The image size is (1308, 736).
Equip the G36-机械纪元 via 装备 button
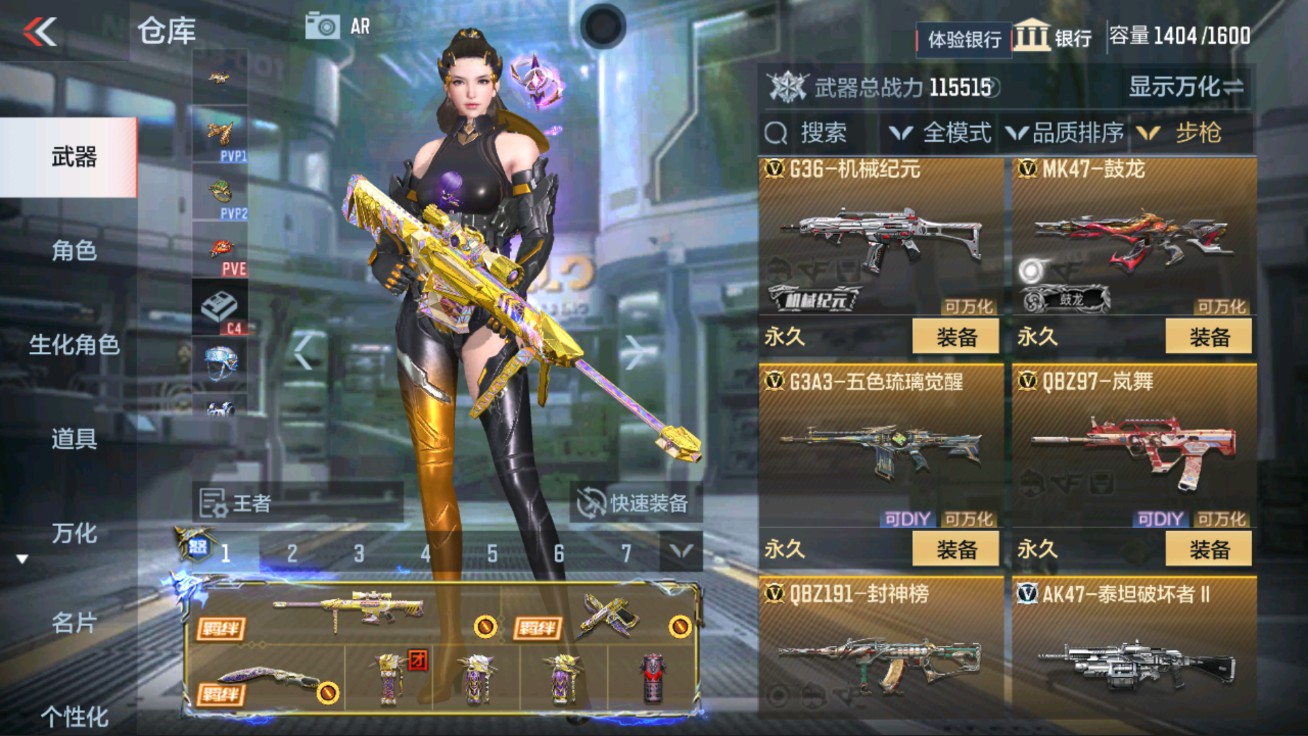coord(958,338)
